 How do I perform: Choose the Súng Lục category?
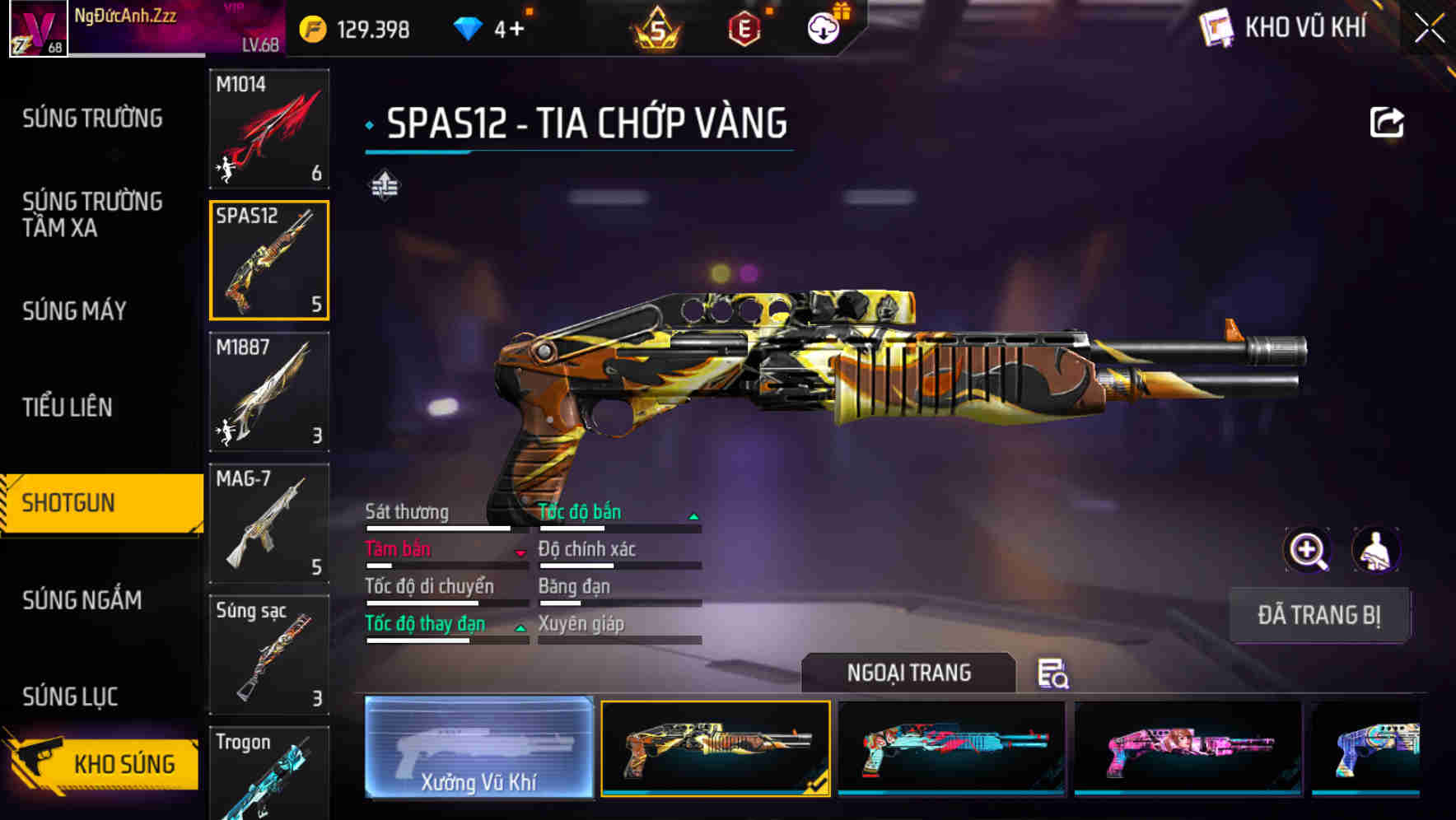[x=70, y=697]
